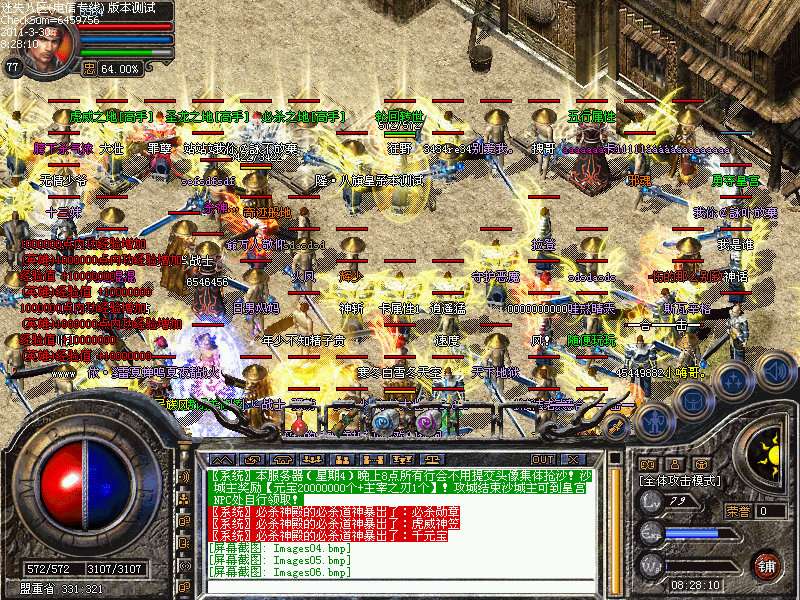Click the 忠 loyalty icon under the portrait
Screen dimensions: 800x600
89,69
